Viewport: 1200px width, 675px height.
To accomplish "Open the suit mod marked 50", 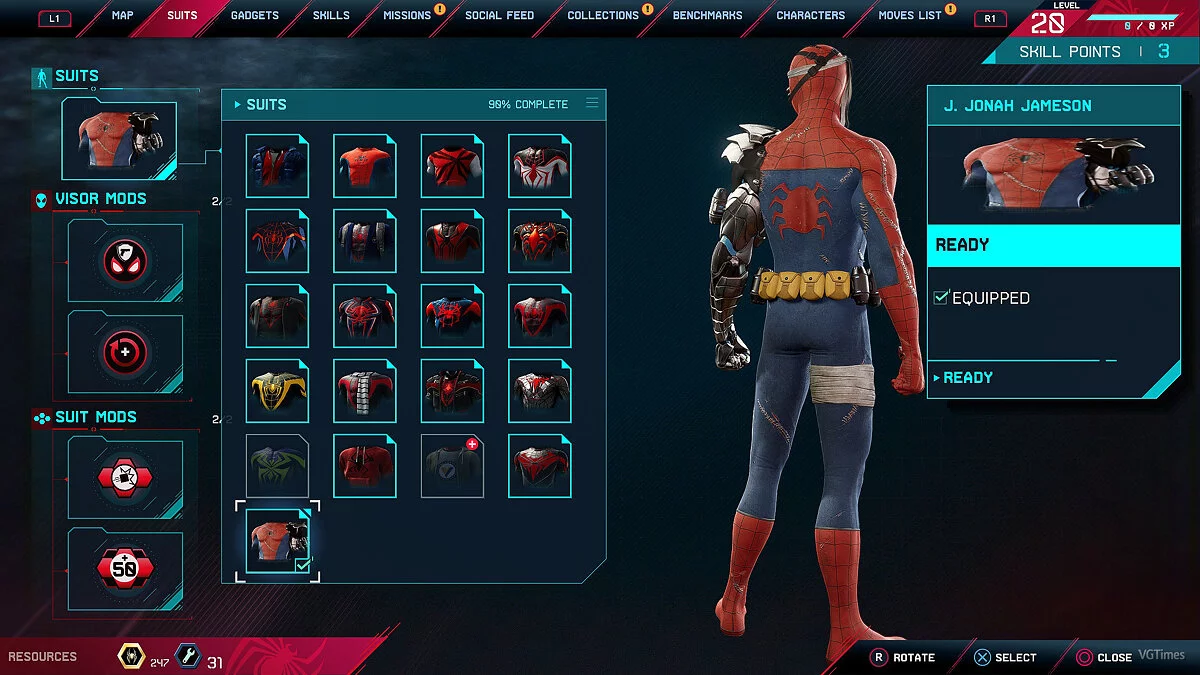I will (x=126, y=569).
